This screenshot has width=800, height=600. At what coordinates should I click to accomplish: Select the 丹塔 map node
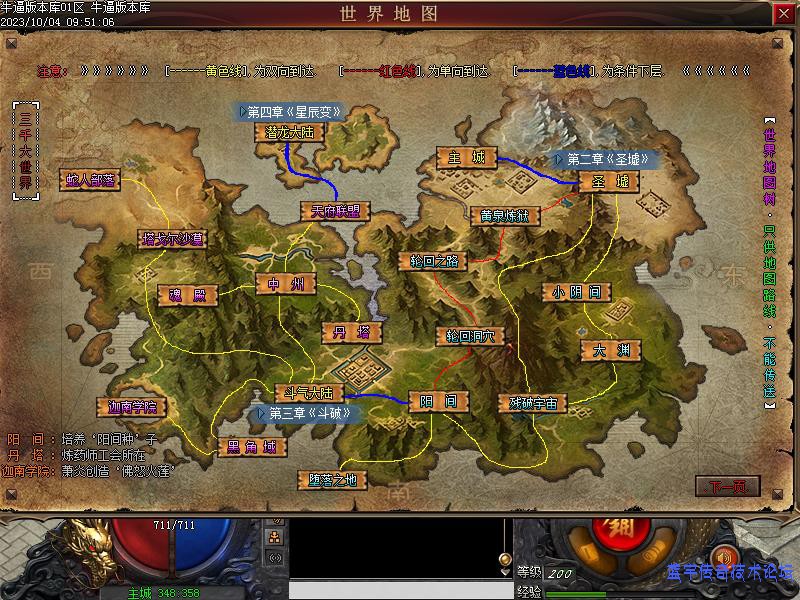click(x=350, y=332)
